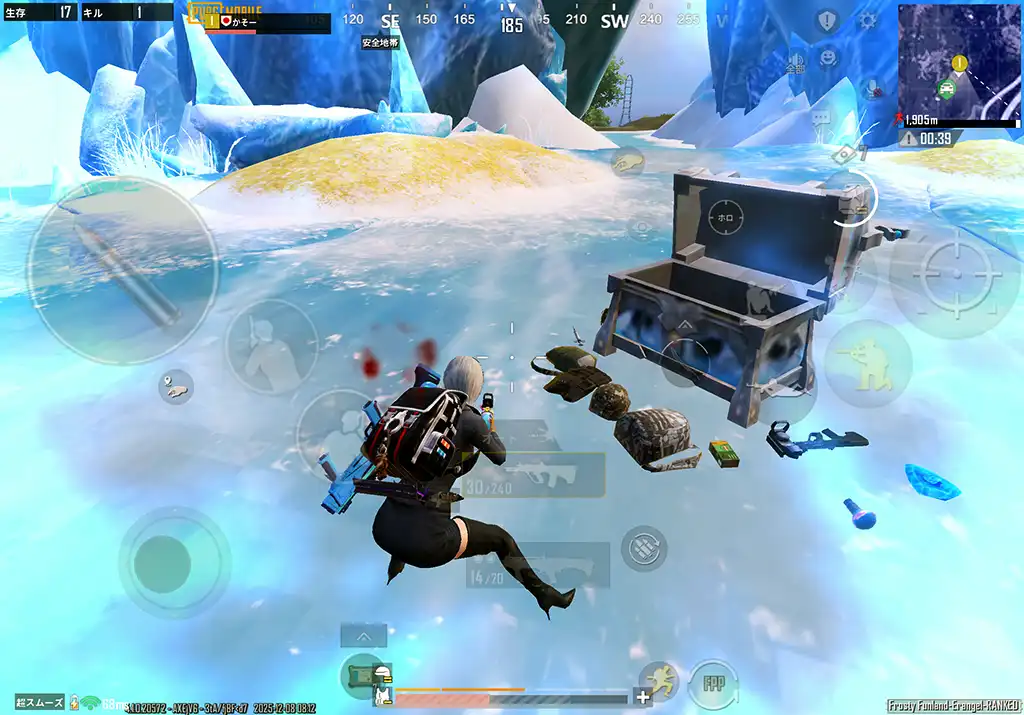This screenshot has width=1024, height=715.
Task: Open the settings gear
Action: click(x=868, y=20)
